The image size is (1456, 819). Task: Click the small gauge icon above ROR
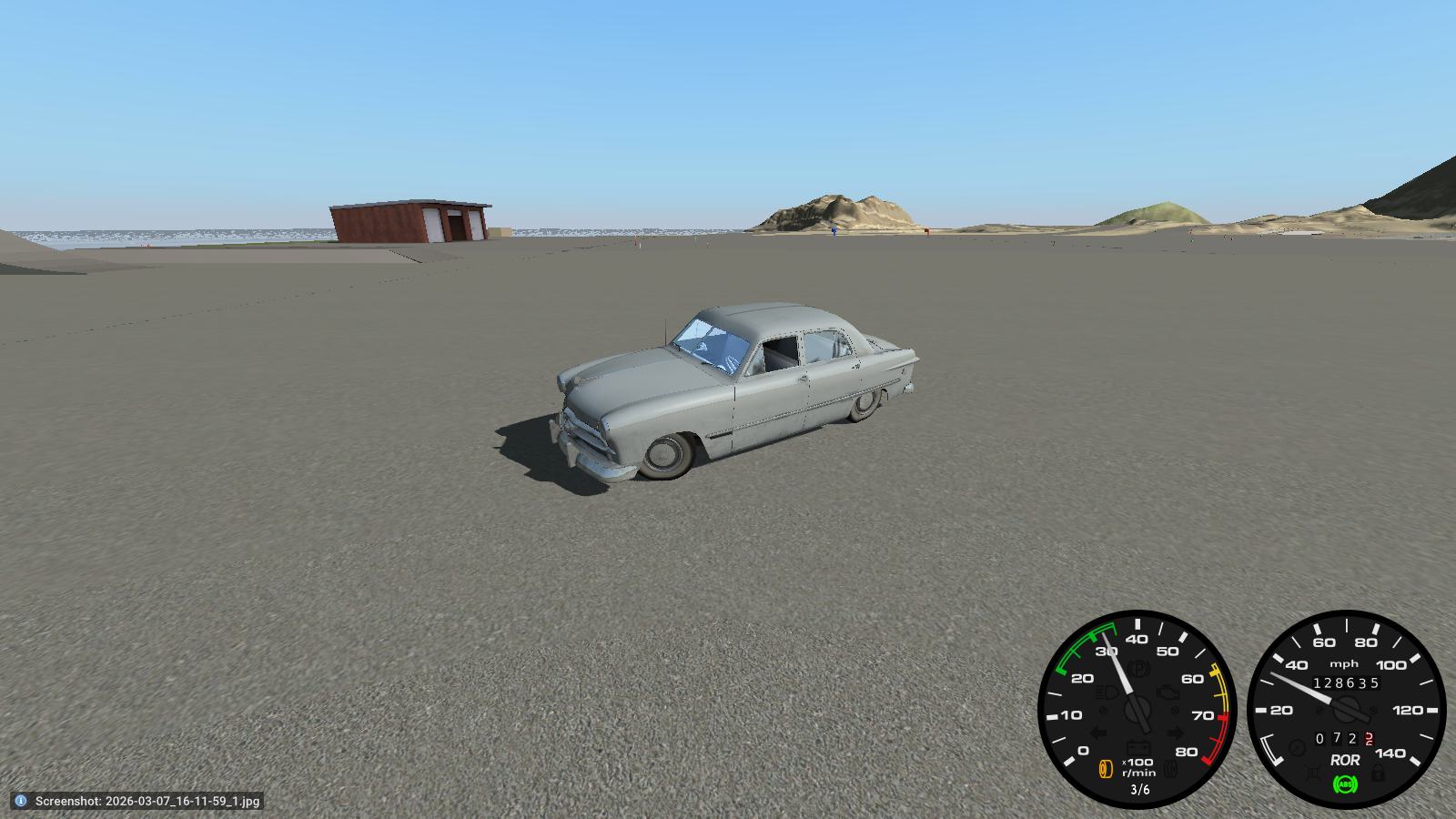[x=1297, y=745]
